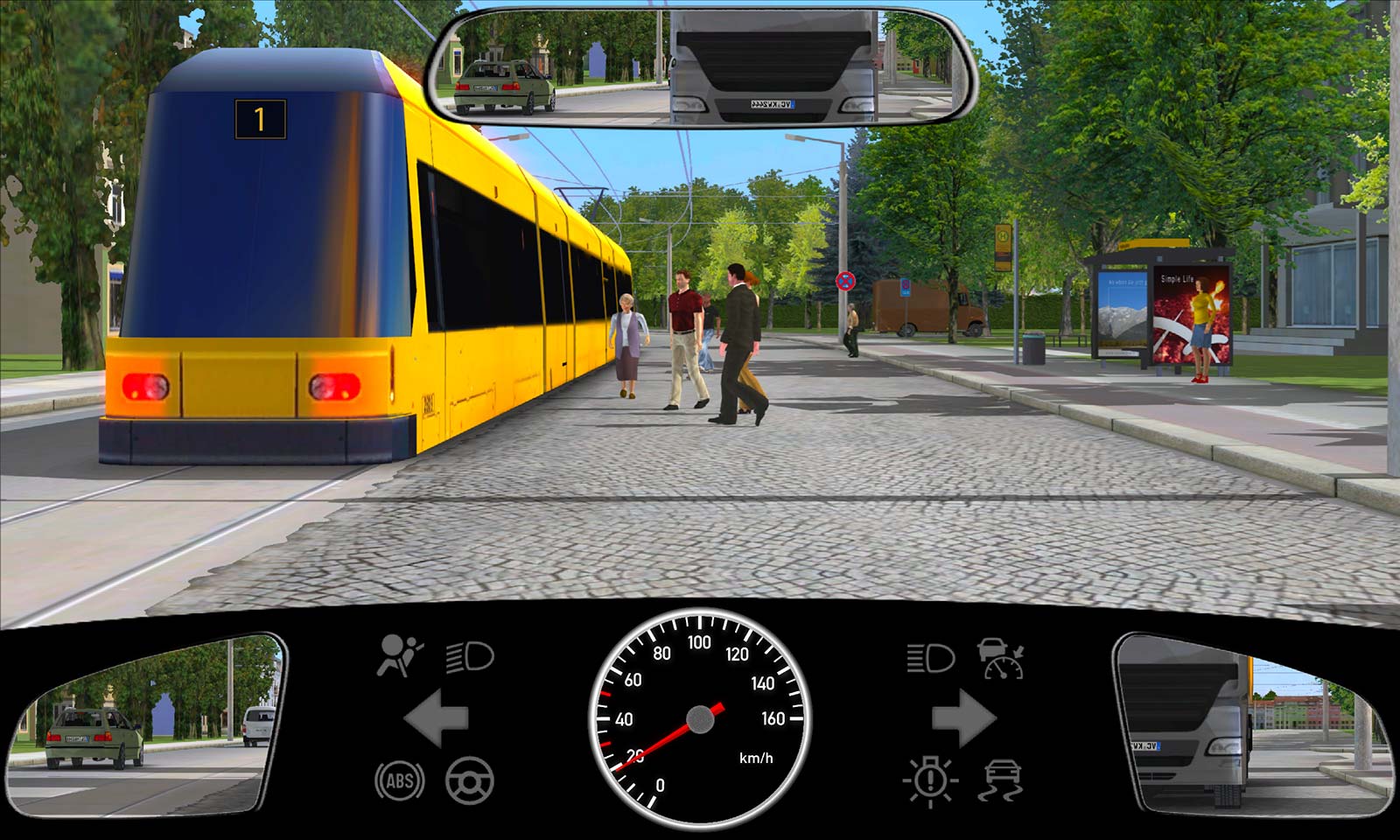
Task: Toggle the high beam headlight indicator
Action: tap(929, 657)
